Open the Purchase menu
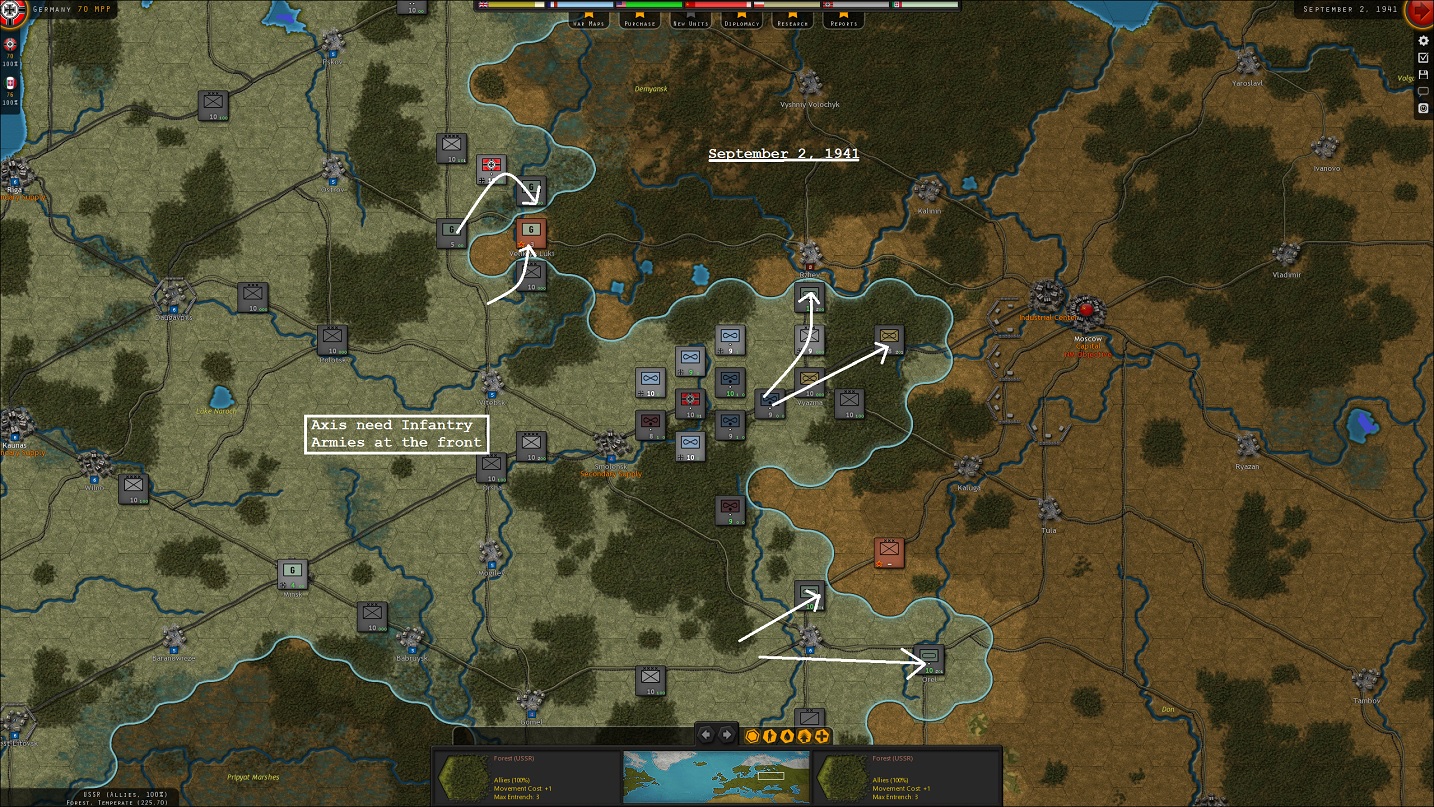Viewport: 1434px width, 807px height. [x=638, y=20]
